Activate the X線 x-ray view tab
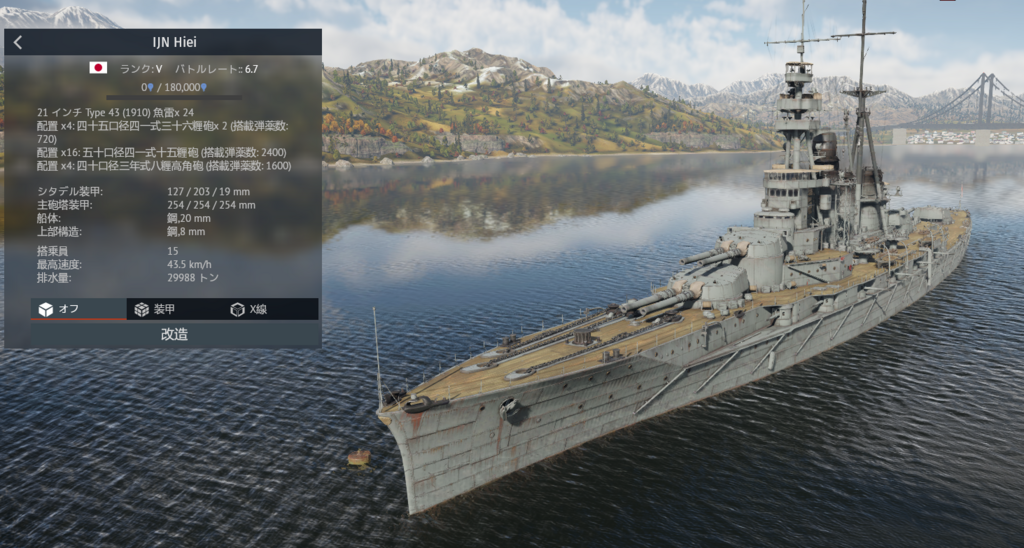This screenshot has height=548, width=1024. (249, 309)
